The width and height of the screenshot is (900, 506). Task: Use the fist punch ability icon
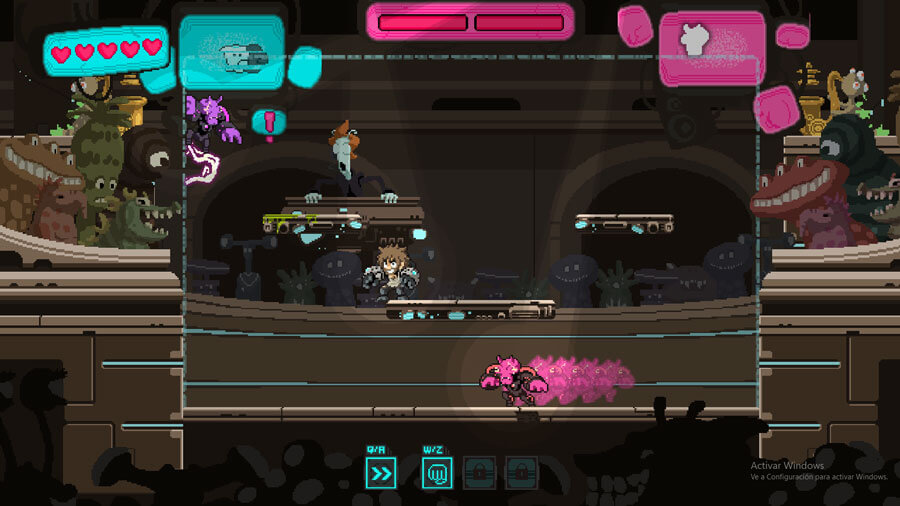[437, 472]
